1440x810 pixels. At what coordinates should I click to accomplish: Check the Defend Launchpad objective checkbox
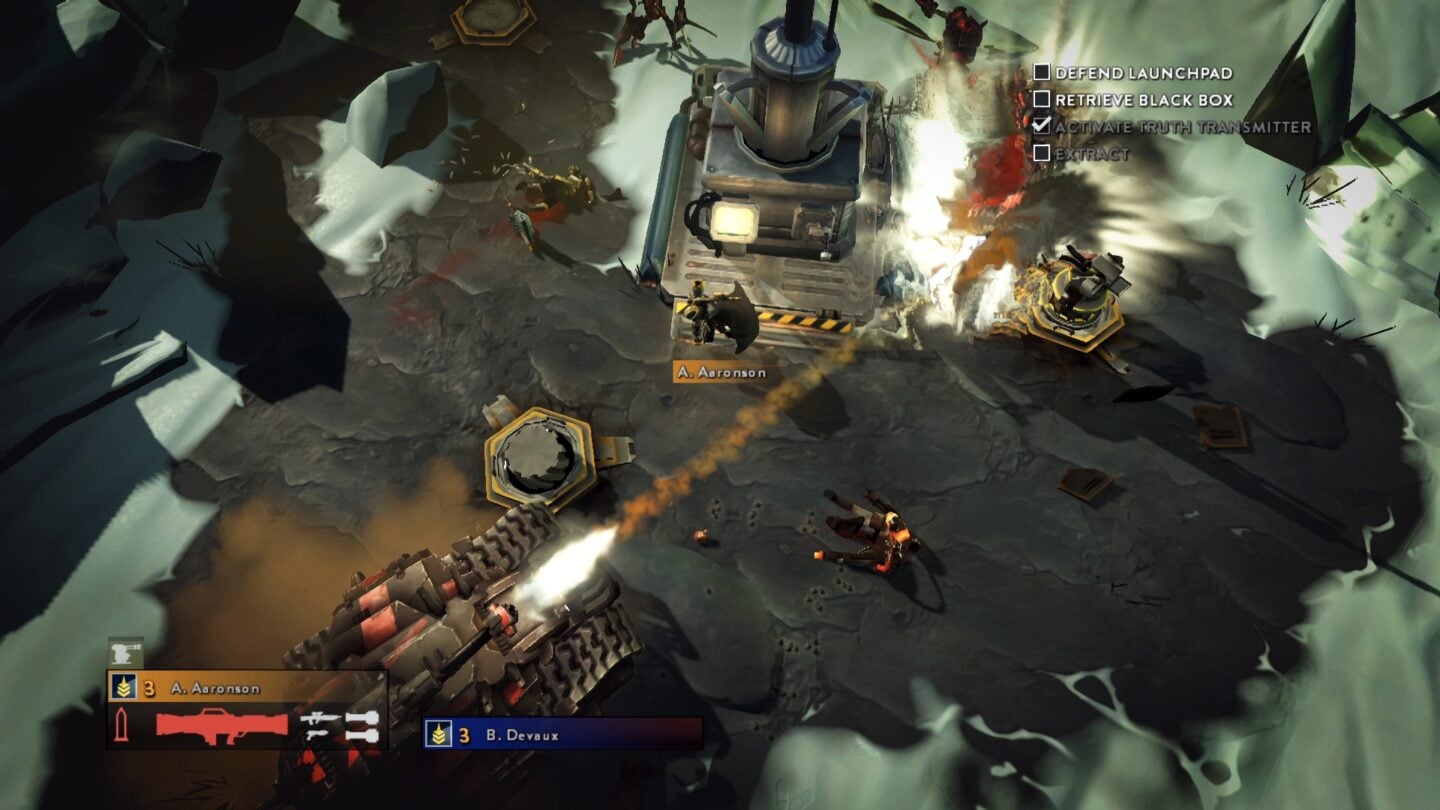(x=1042, y=73)
